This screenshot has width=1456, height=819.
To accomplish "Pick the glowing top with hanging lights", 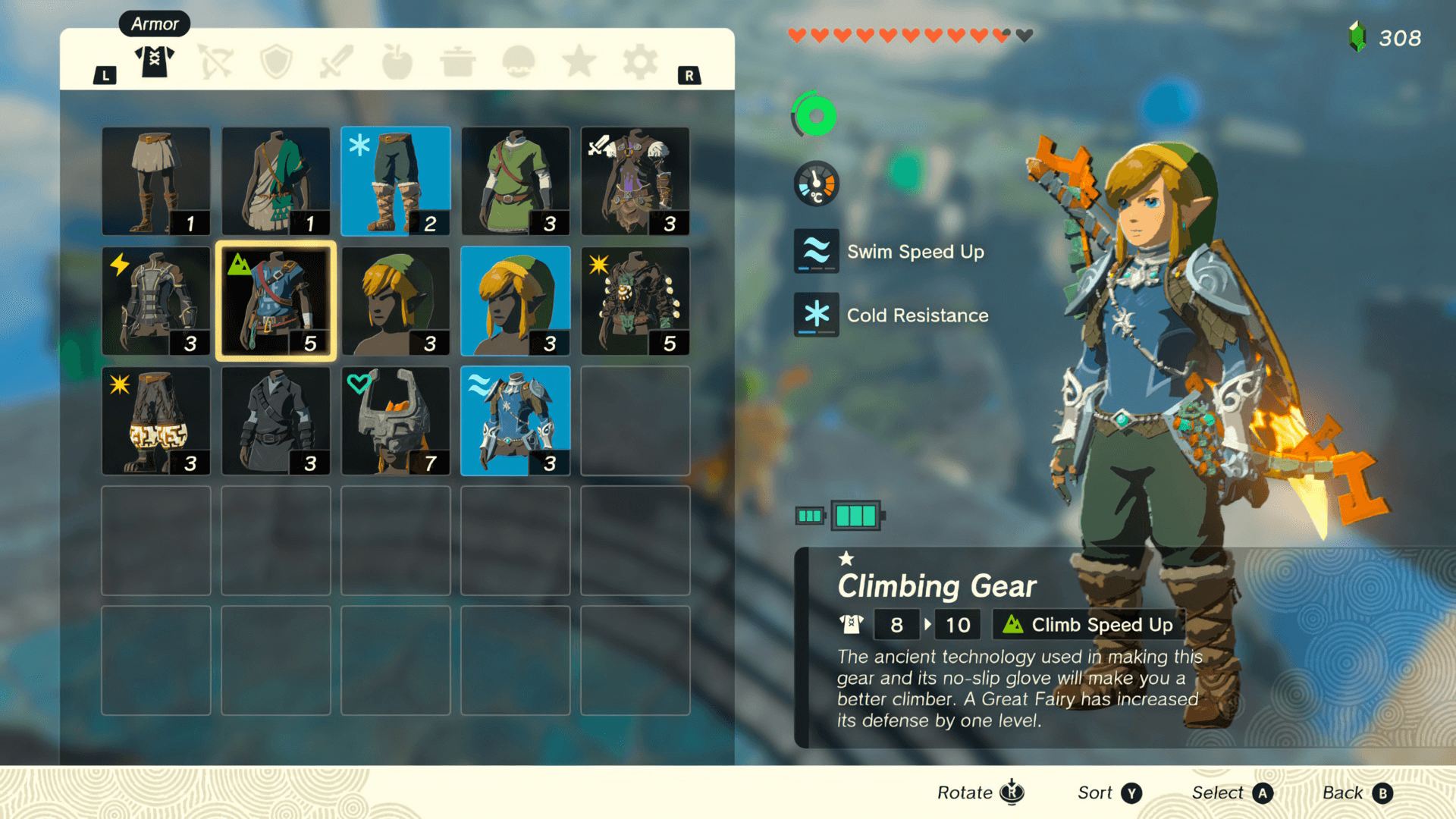I will coord(635,301).
